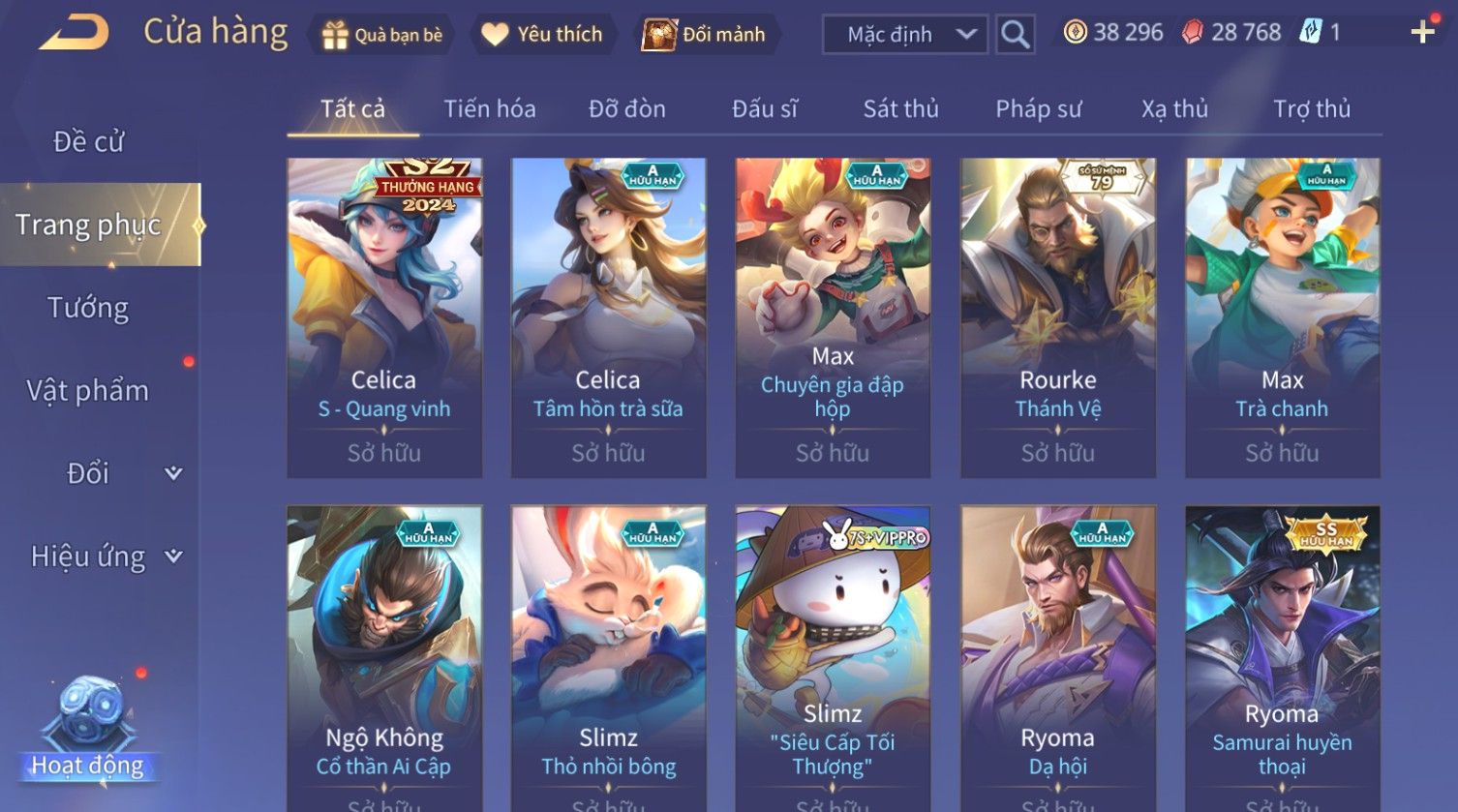Open the Đổi mảnh fragment exchange
This screenshot has height=812, width=1458.
tap(704, 35)
